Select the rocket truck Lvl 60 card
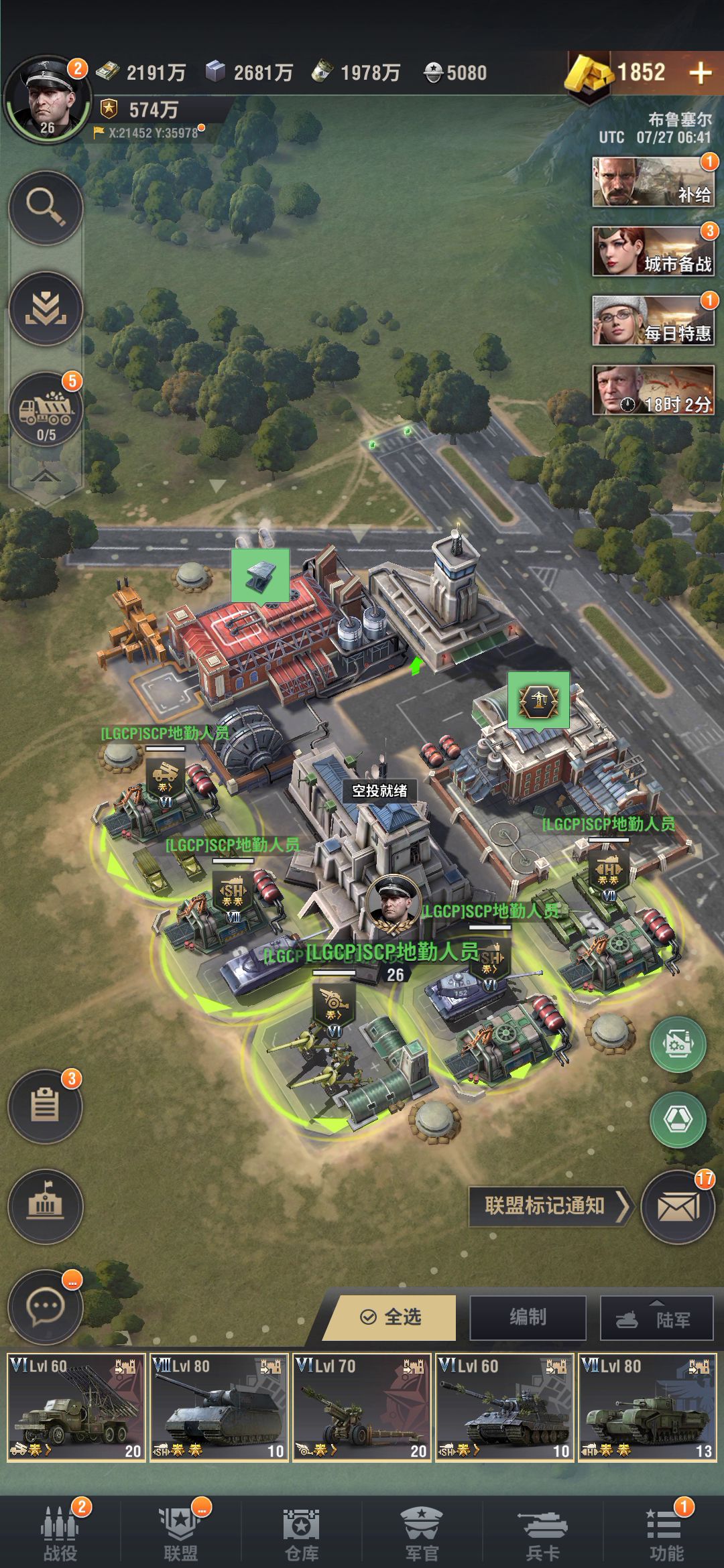Viewport: 724px width, 1568px height. (x=76, y=1407)
